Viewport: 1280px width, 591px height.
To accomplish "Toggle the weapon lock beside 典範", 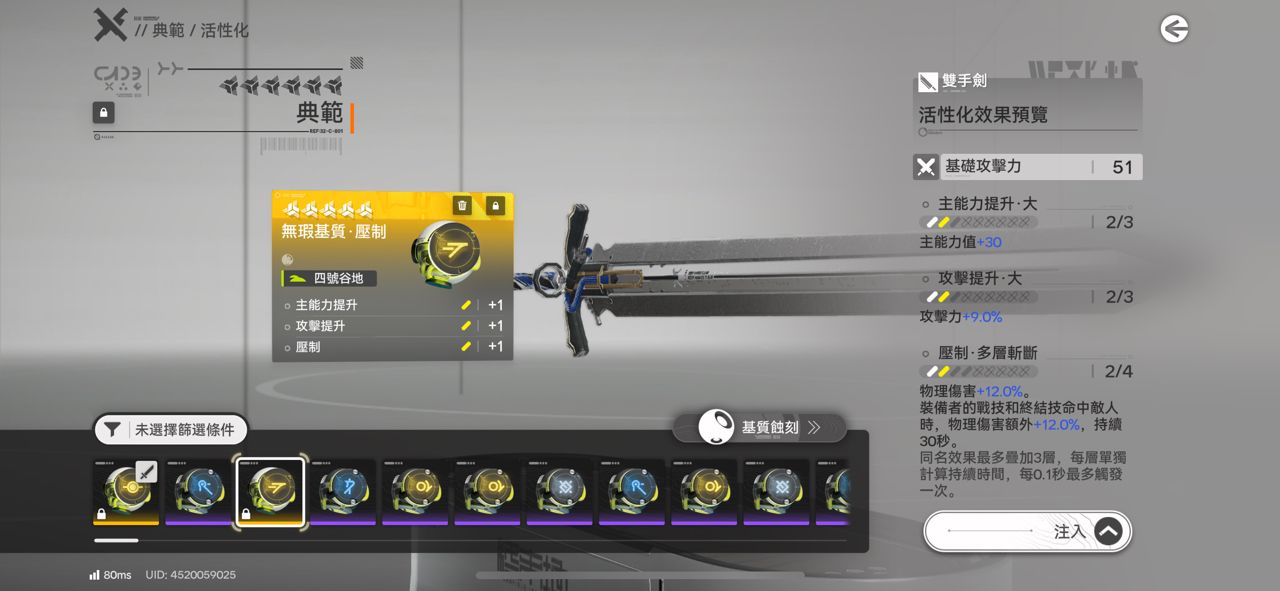I will [x=103, y=112].
